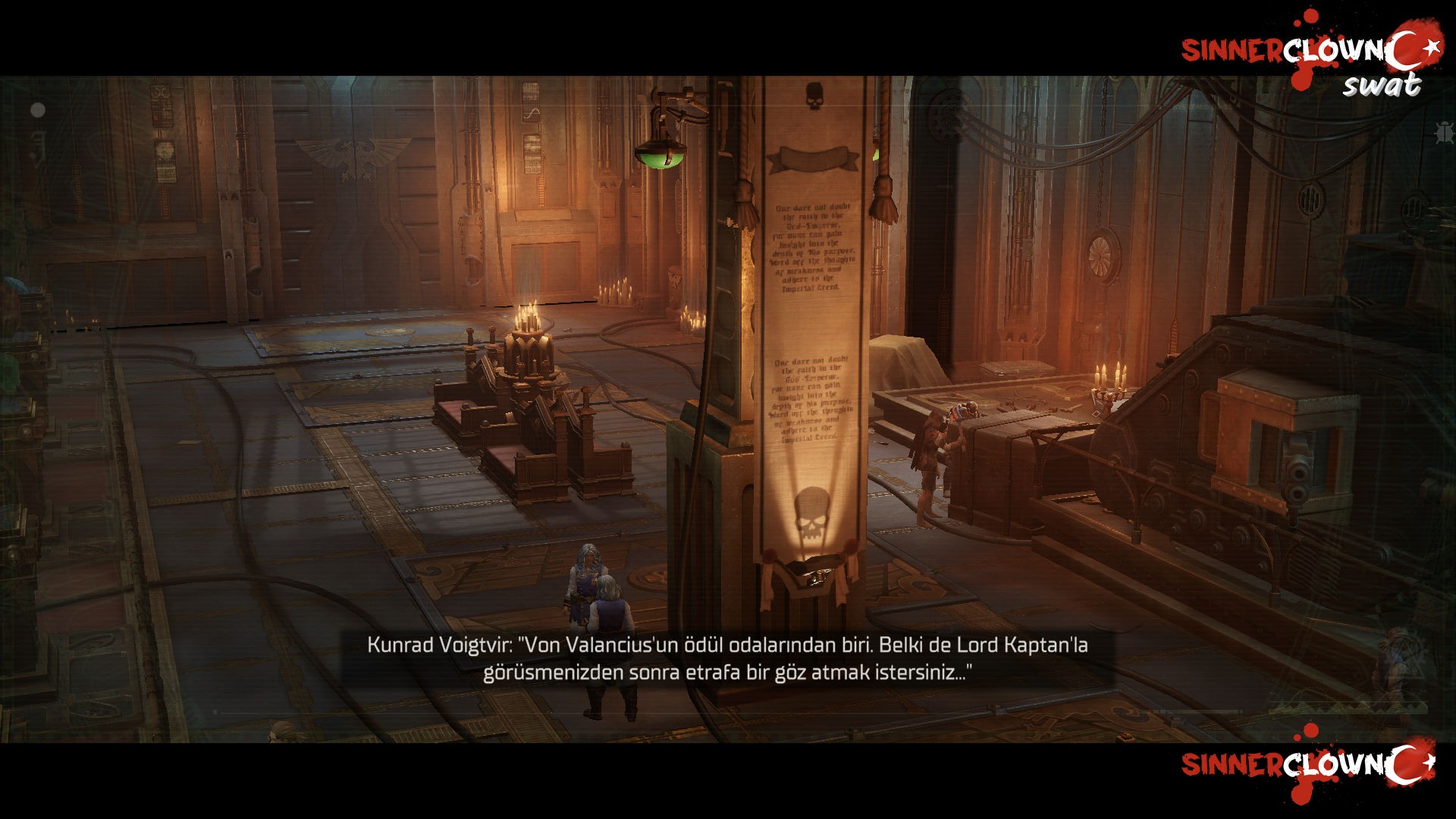Open the bug report beetle icon

tap(1444, 132)
